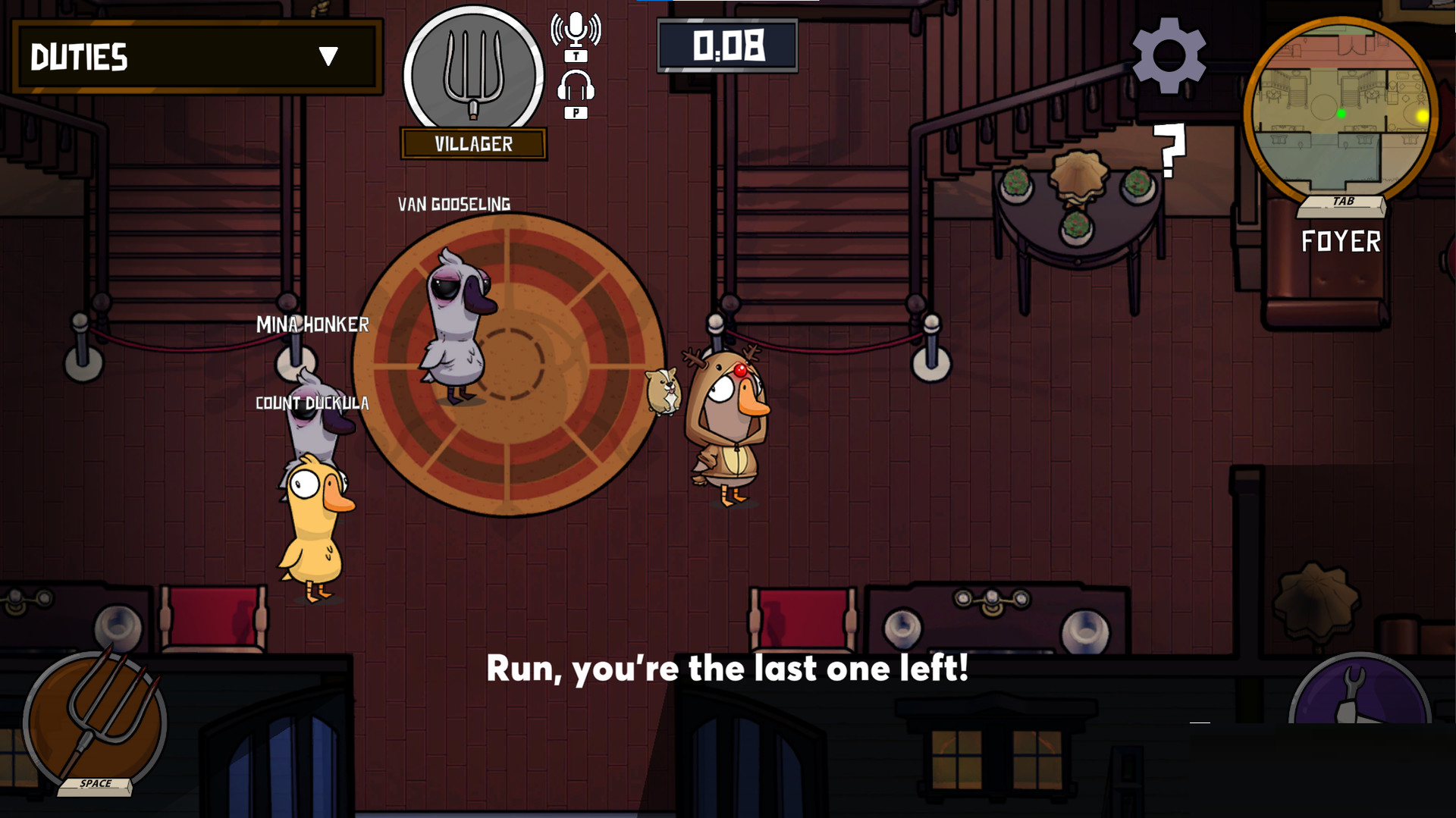Toggle the headphones audio icon
The height and width of the screenshot is (818, 1456).
point(576,86)
